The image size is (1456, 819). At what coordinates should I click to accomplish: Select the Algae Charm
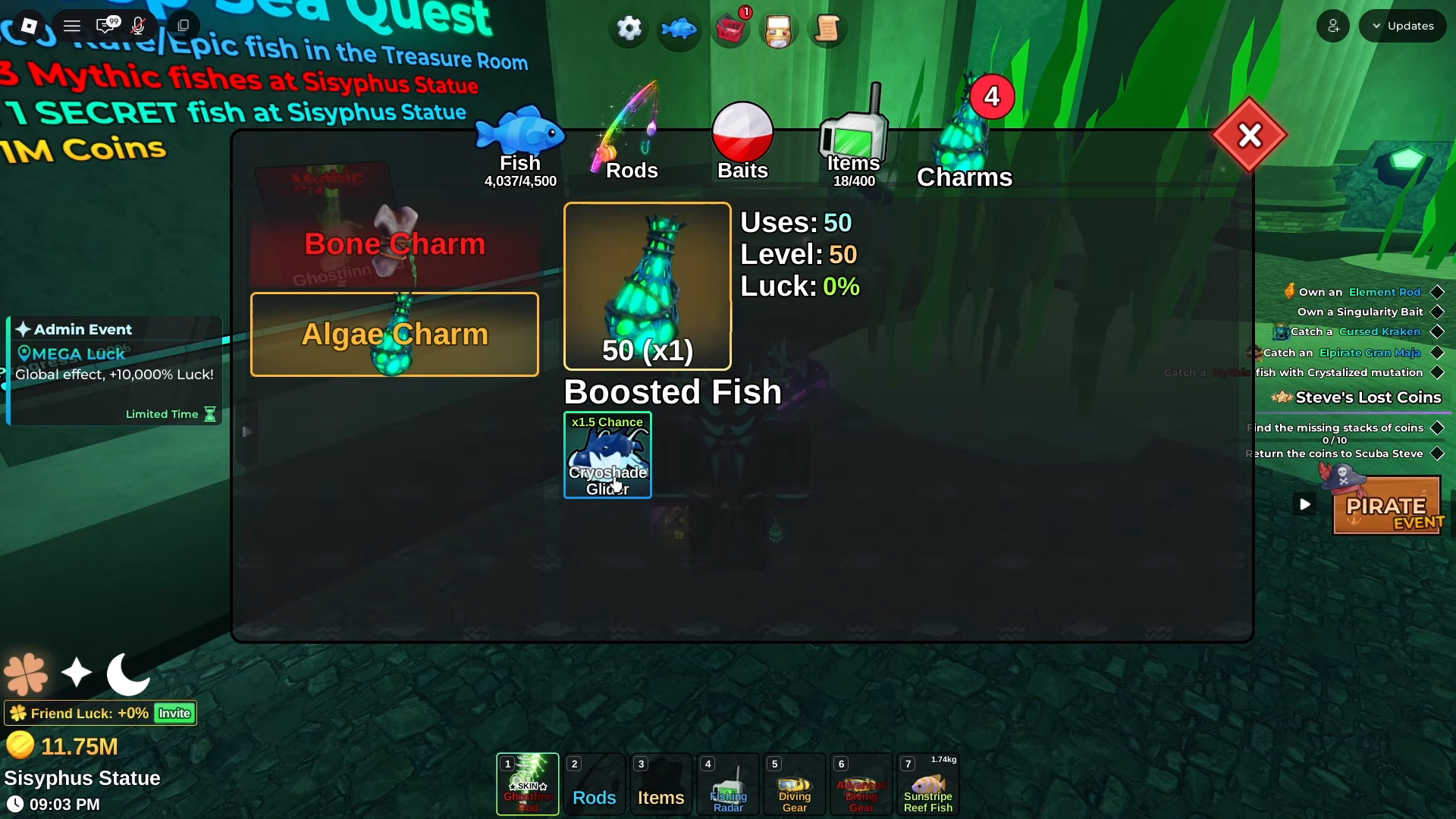click(394, 334)
